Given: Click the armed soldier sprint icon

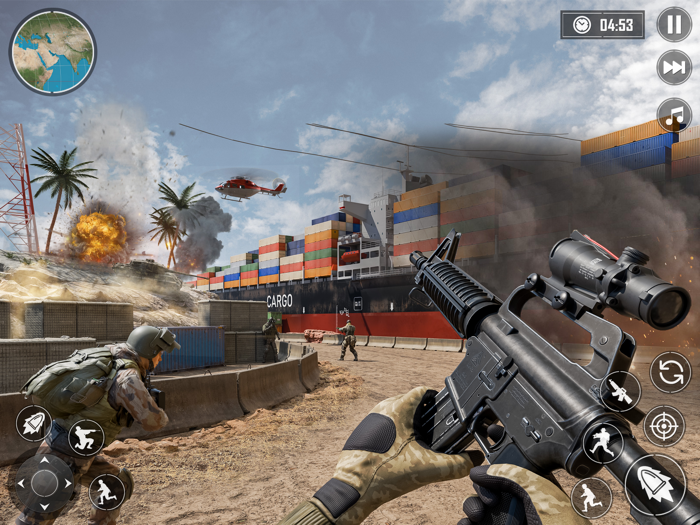Looking at the screenshot, I should (x=603, y=443).
